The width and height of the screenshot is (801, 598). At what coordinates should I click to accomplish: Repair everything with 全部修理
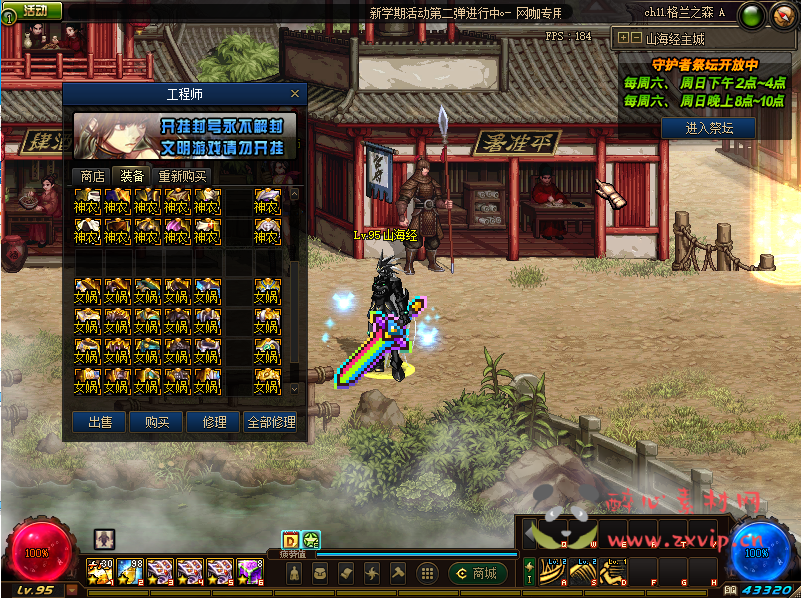point(271,422)
